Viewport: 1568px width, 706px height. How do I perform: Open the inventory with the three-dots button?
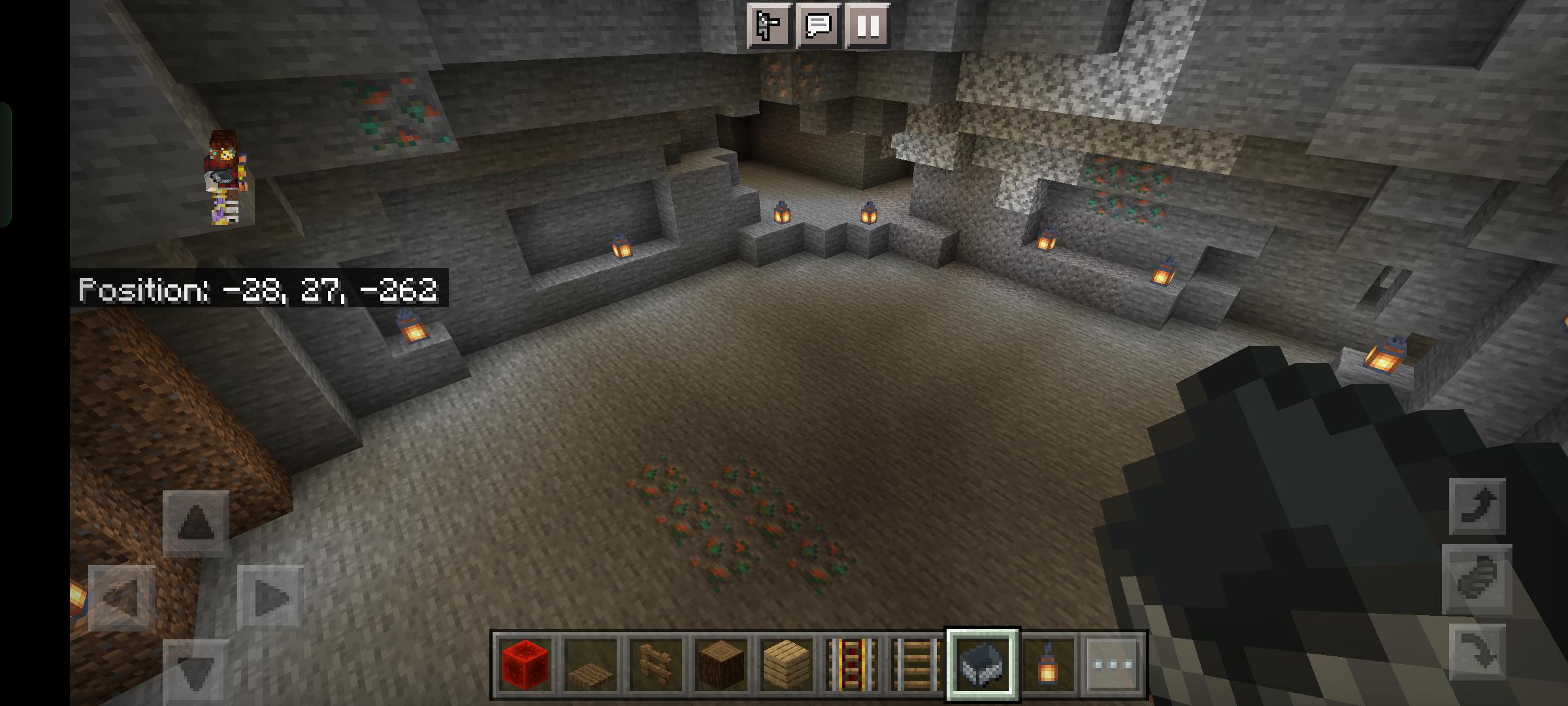point(1113,665)
